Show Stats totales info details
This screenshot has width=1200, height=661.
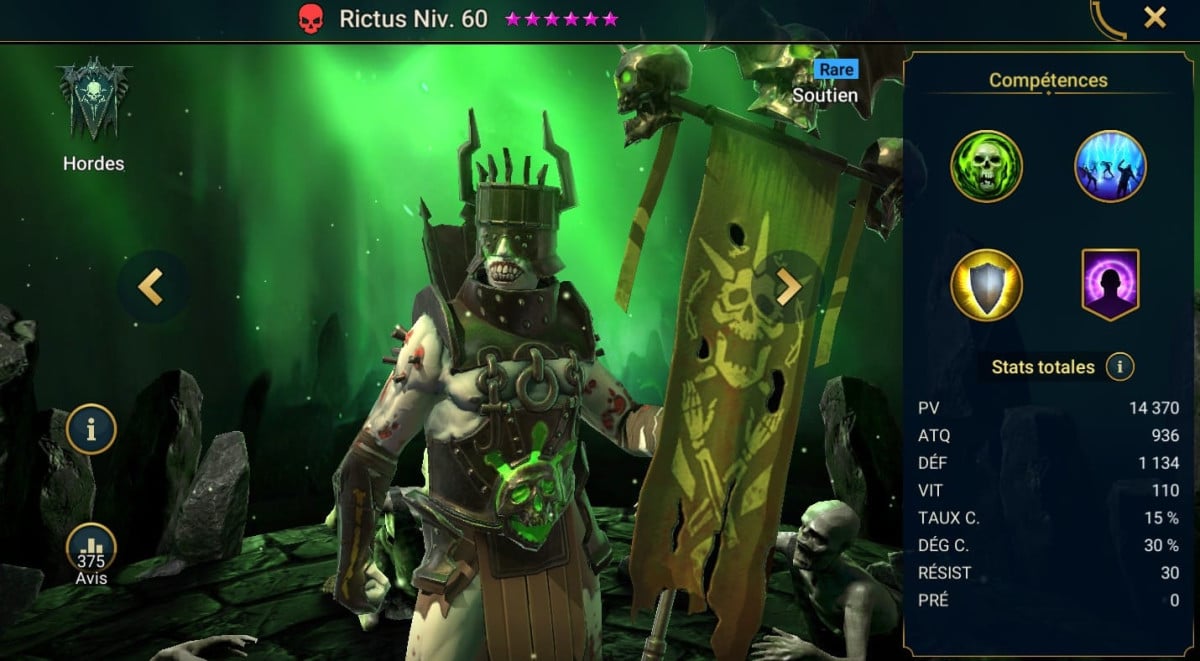coord(1119,367)
